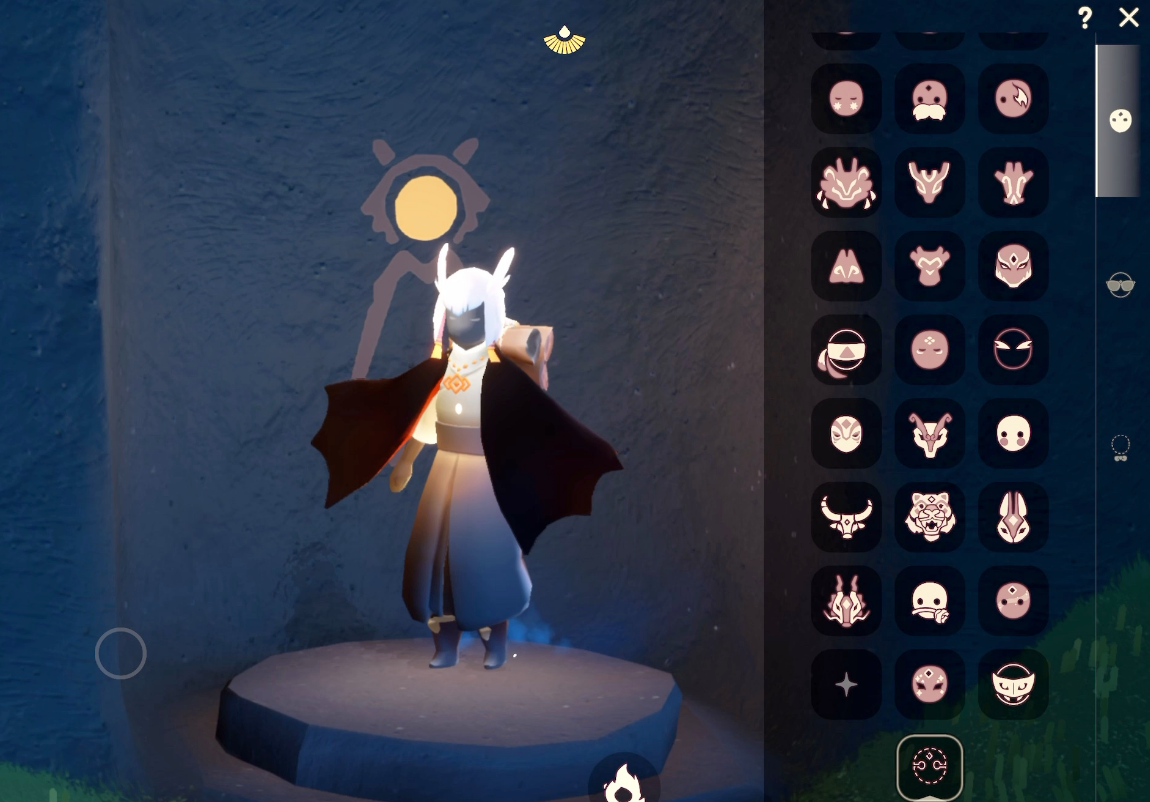This screenshot has width=1150, height=802.
Task: Switch to the sunglasses face accessory tab
Action: click(1120, 285)
